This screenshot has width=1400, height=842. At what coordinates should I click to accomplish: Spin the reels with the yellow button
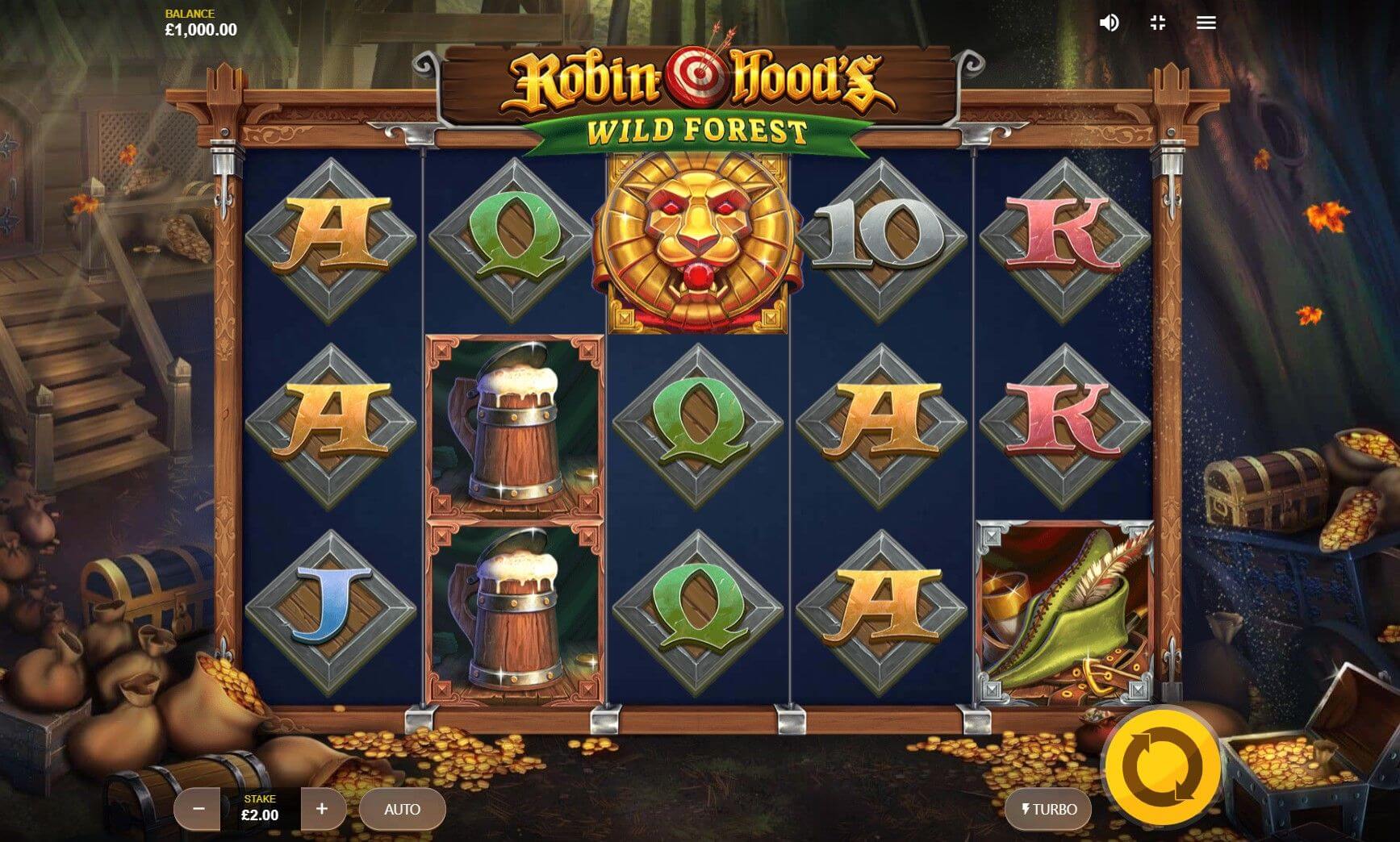1161,766
